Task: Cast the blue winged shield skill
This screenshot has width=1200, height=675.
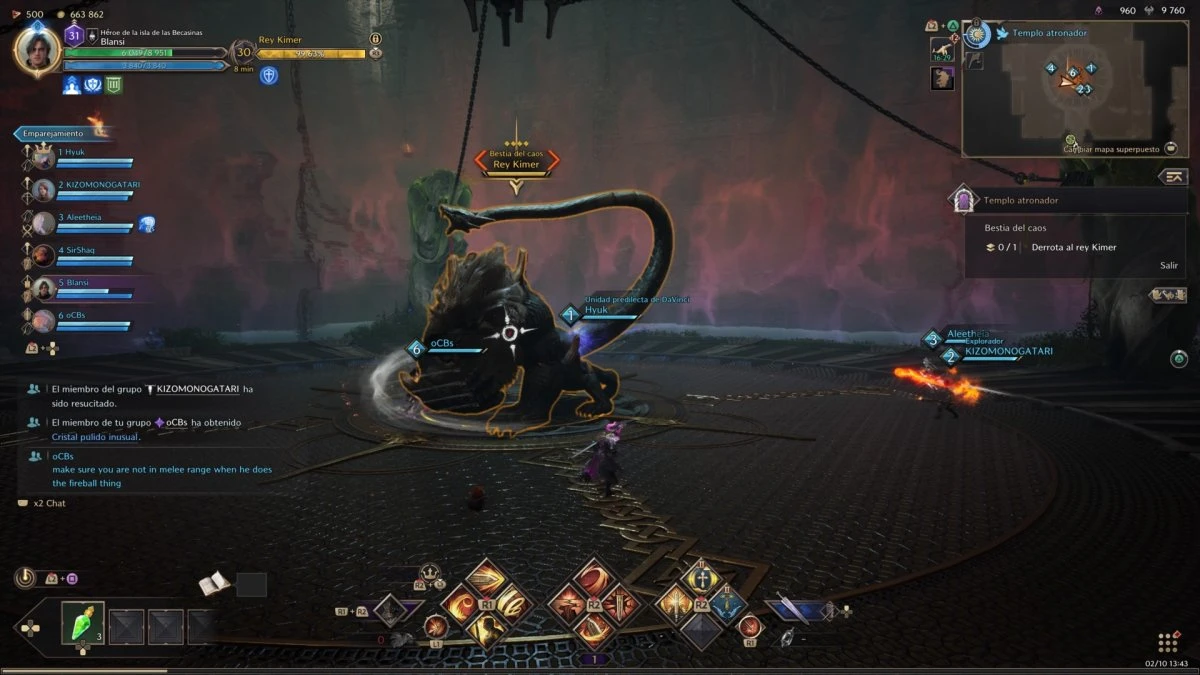Action: (x=729, y=605)
